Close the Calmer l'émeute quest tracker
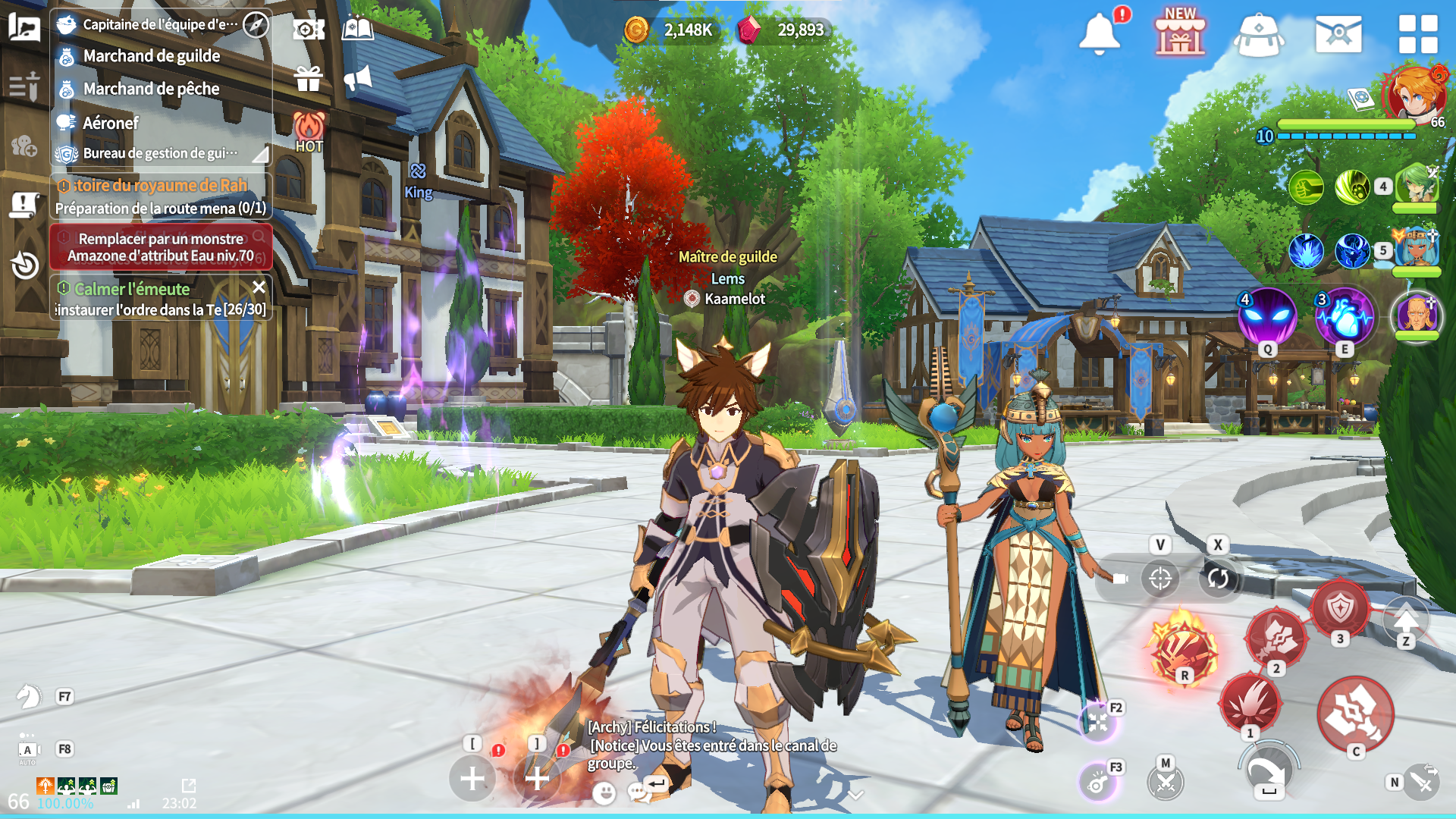 click(259, 287)
